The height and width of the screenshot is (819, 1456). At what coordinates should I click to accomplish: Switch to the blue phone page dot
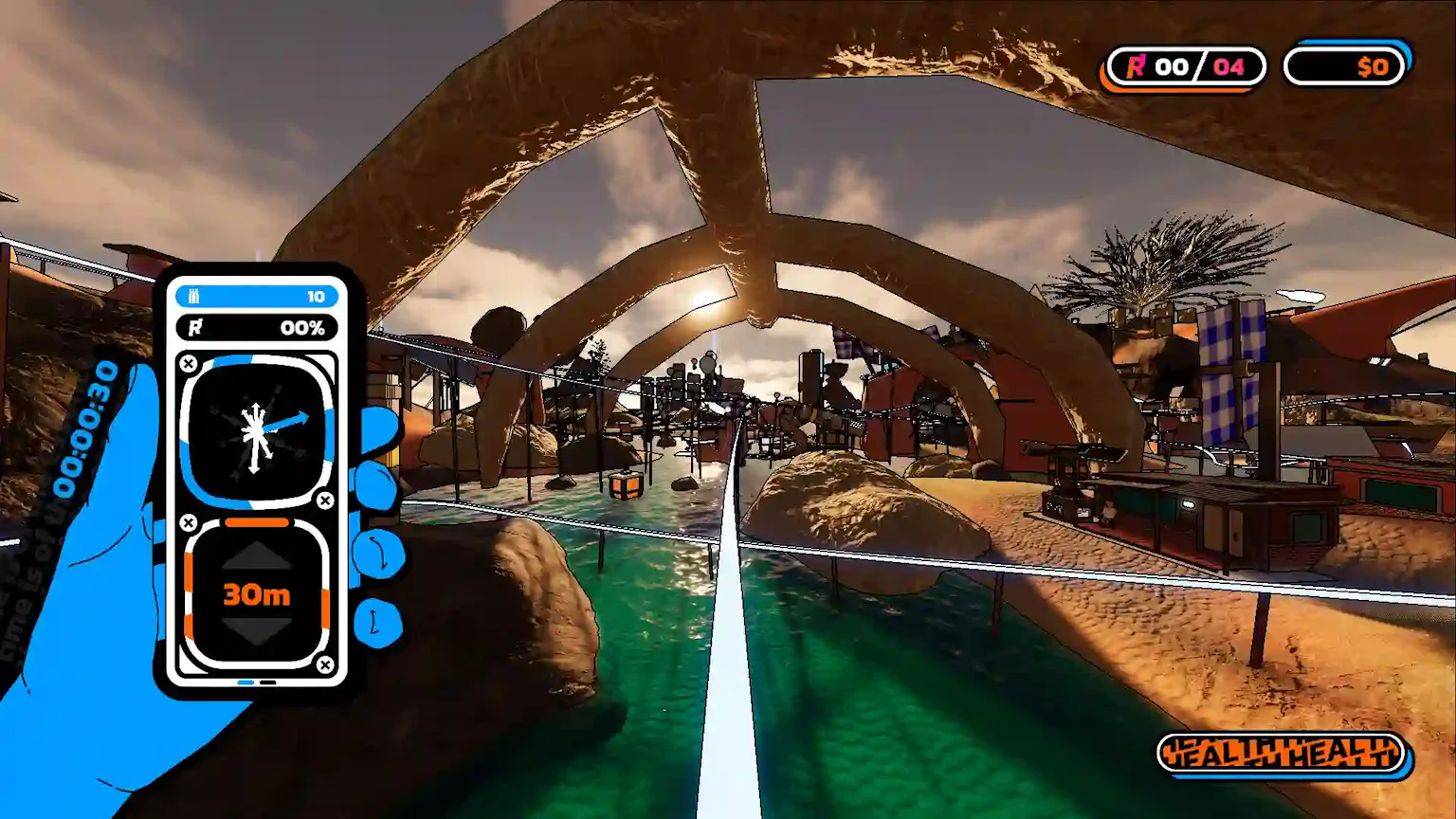pyautogui.click(x=244, y=682)
